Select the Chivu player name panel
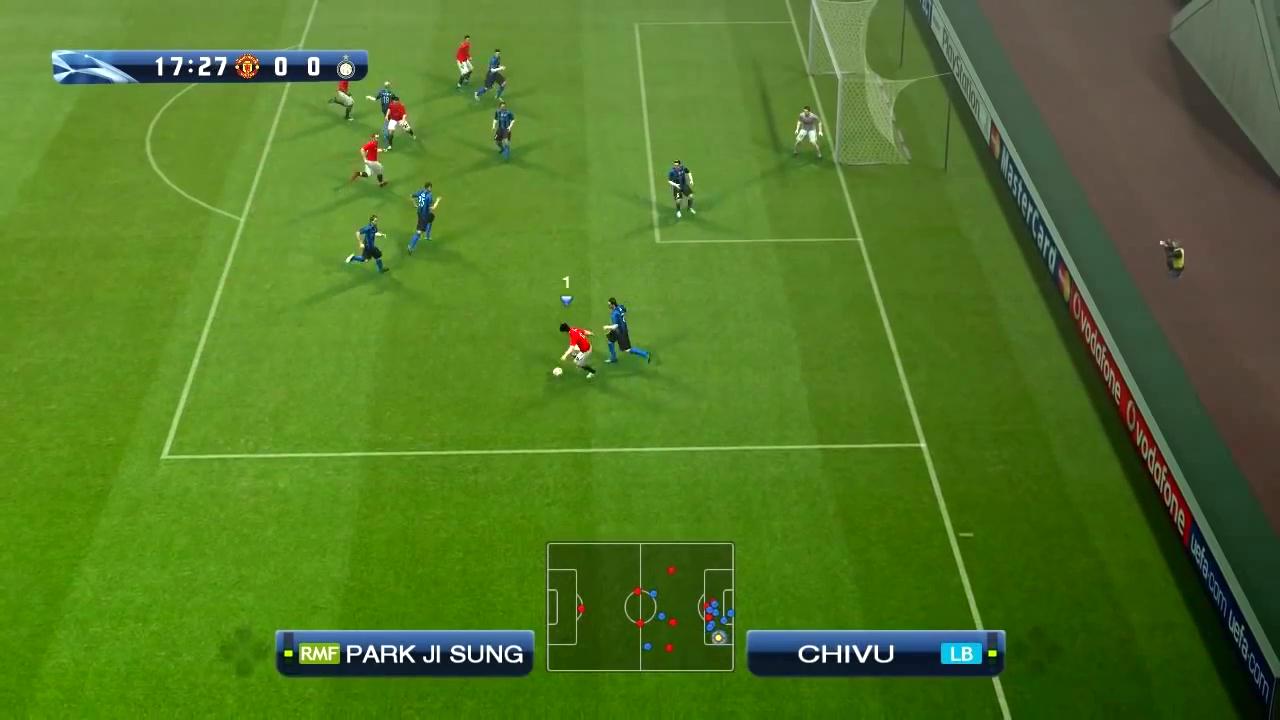Screen dimensions: 1280x720 point(875,654)
